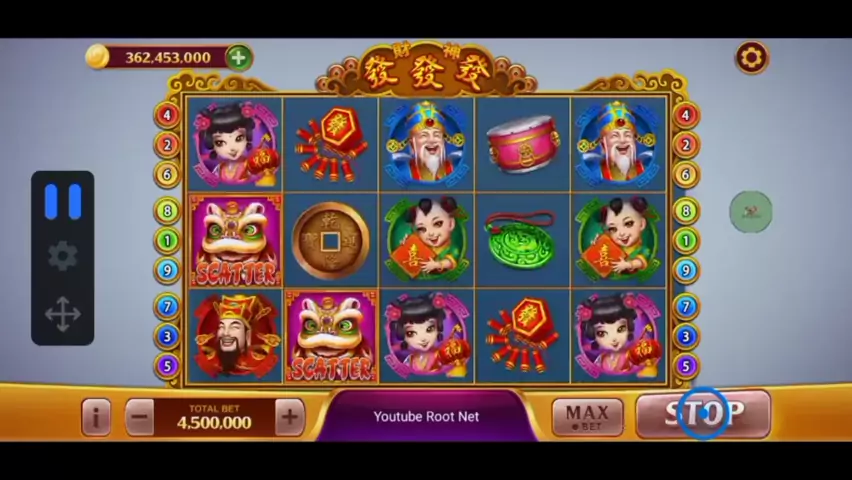This screenshot has width=852, height=480.
Task: Stop the spinning reels
Action: [703, 413]
